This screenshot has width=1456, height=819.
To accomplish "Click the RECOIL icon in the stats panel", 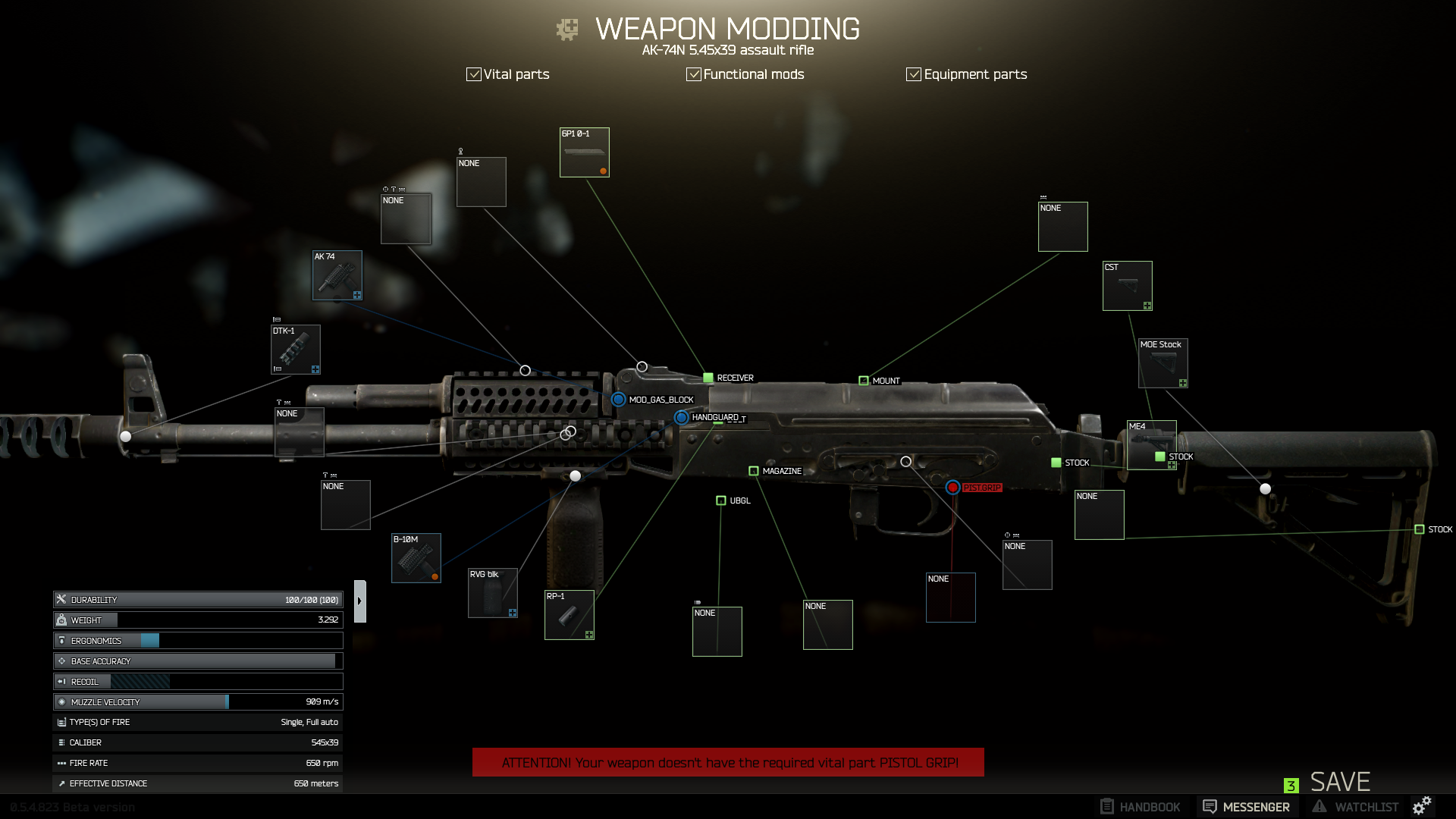I will pyautogui.click(x=62, y=681).
